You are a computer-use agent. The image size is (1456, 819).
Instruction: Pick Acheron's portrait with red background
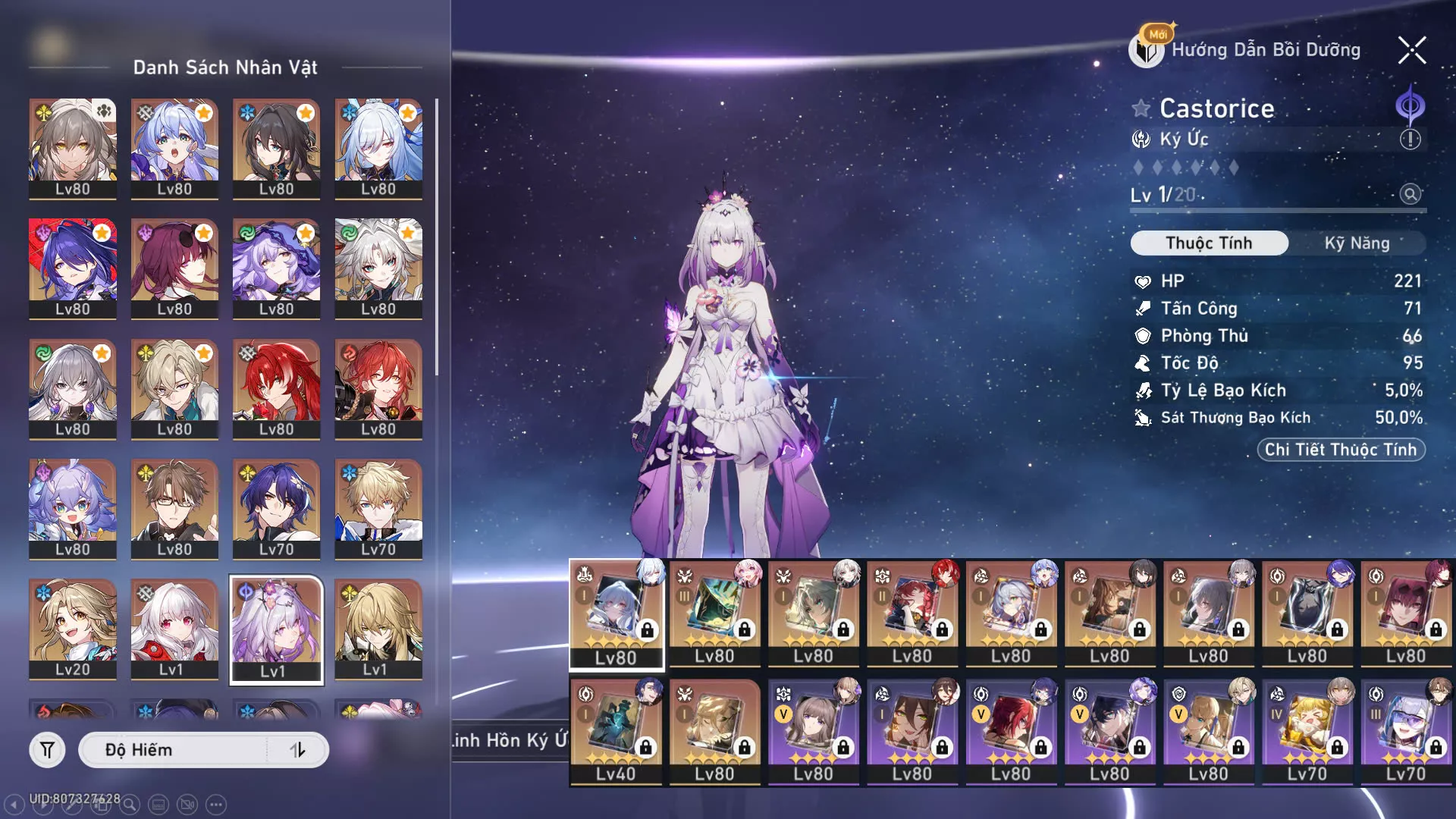(x=73, y=268)
